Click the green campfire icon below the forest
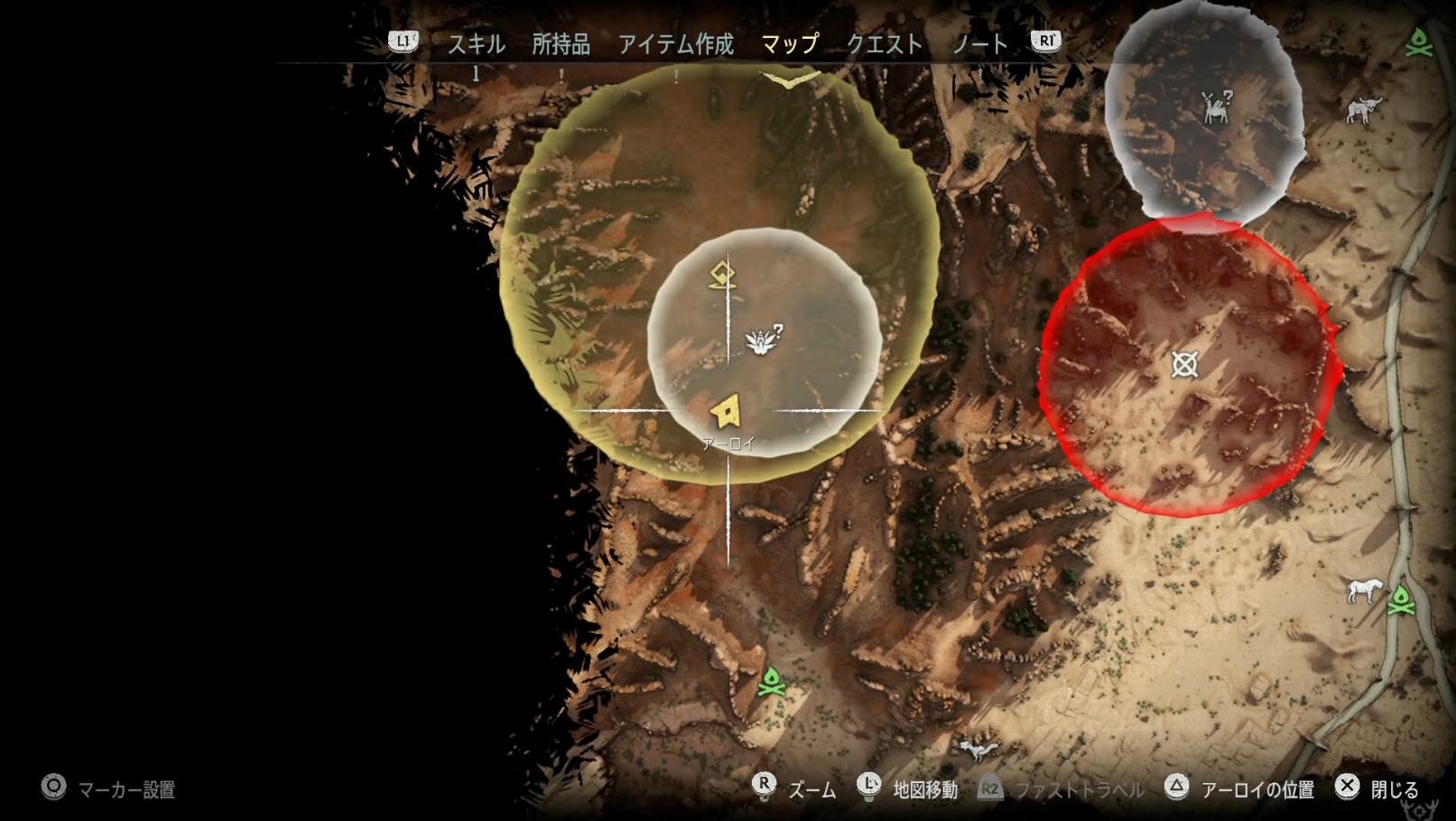Screen dimensions: 1456x821 click(x=771, y=682)
